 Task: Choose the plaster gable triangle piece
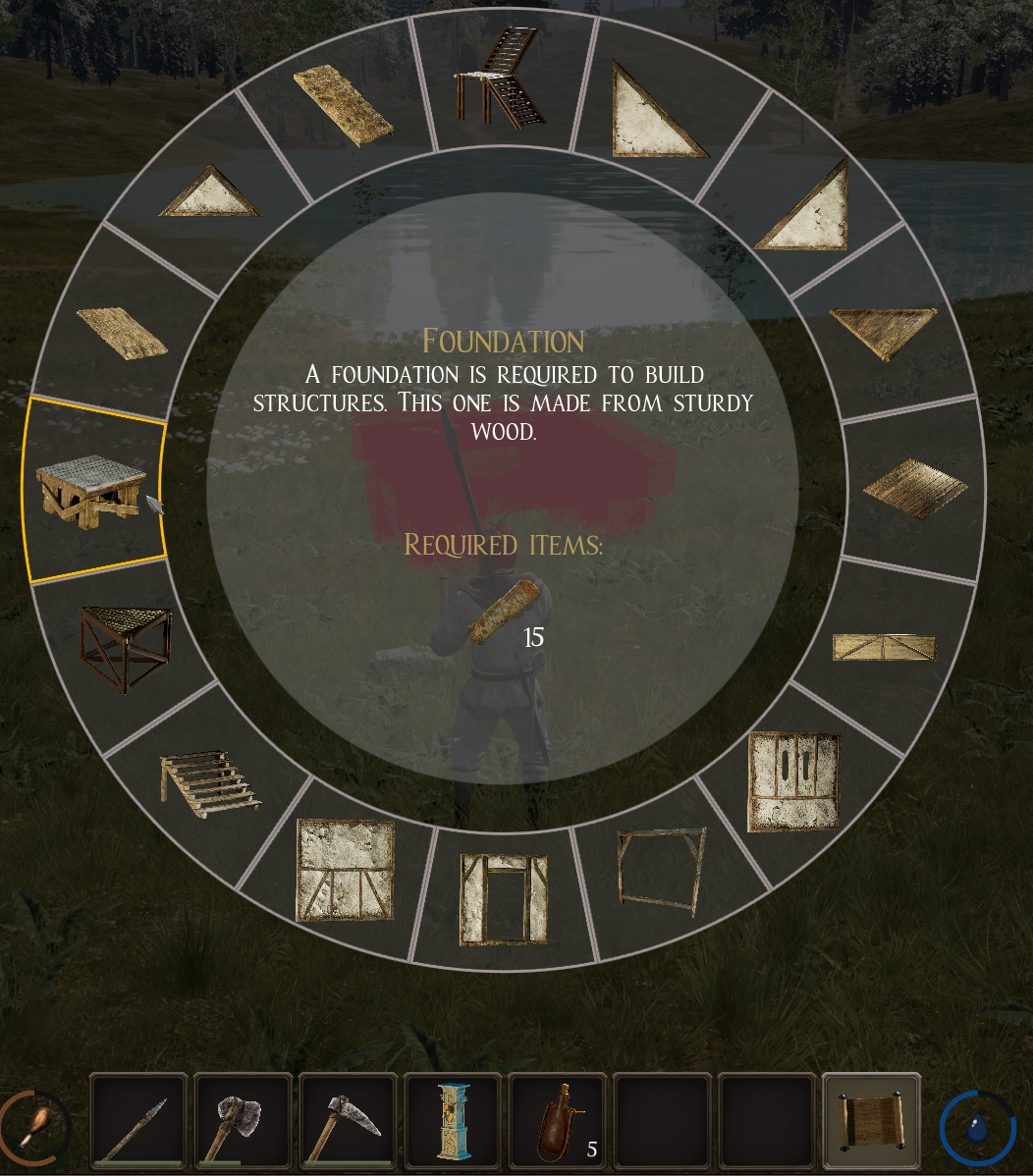(211, 192)
